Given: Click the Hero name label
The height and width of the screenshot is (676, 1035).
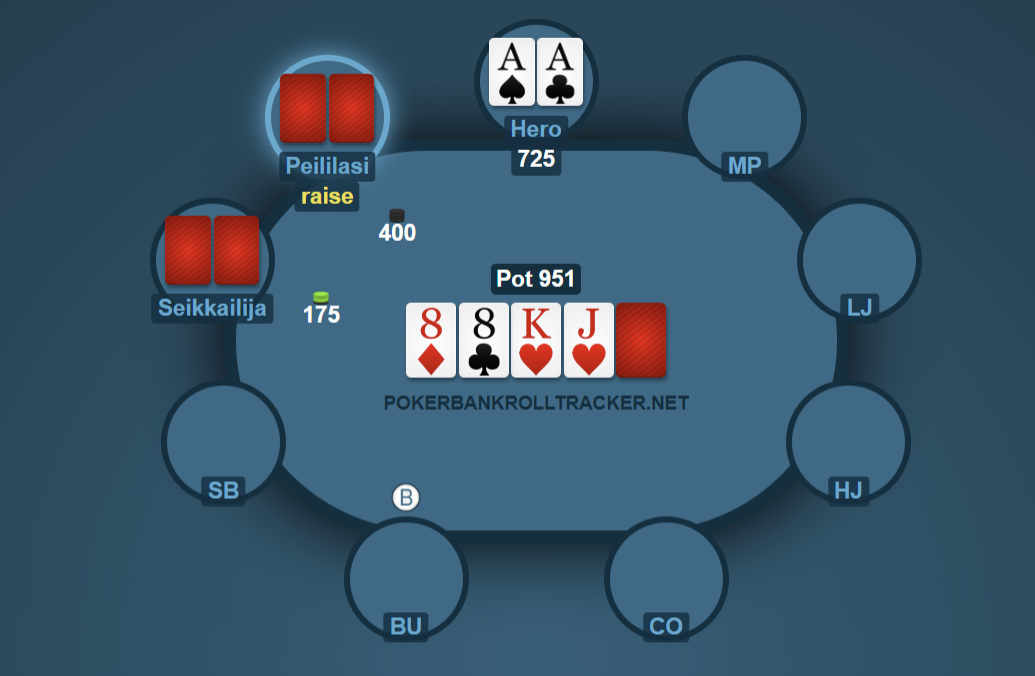Looking at the screenshot, I should point(536,129).
